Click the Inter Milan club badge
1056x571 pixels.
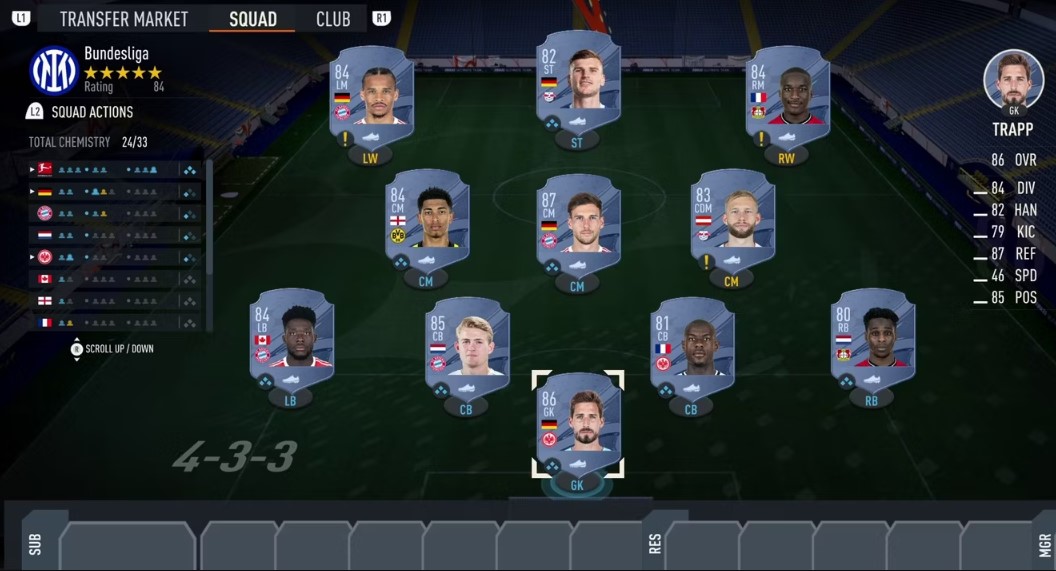[x=54, y=70]
